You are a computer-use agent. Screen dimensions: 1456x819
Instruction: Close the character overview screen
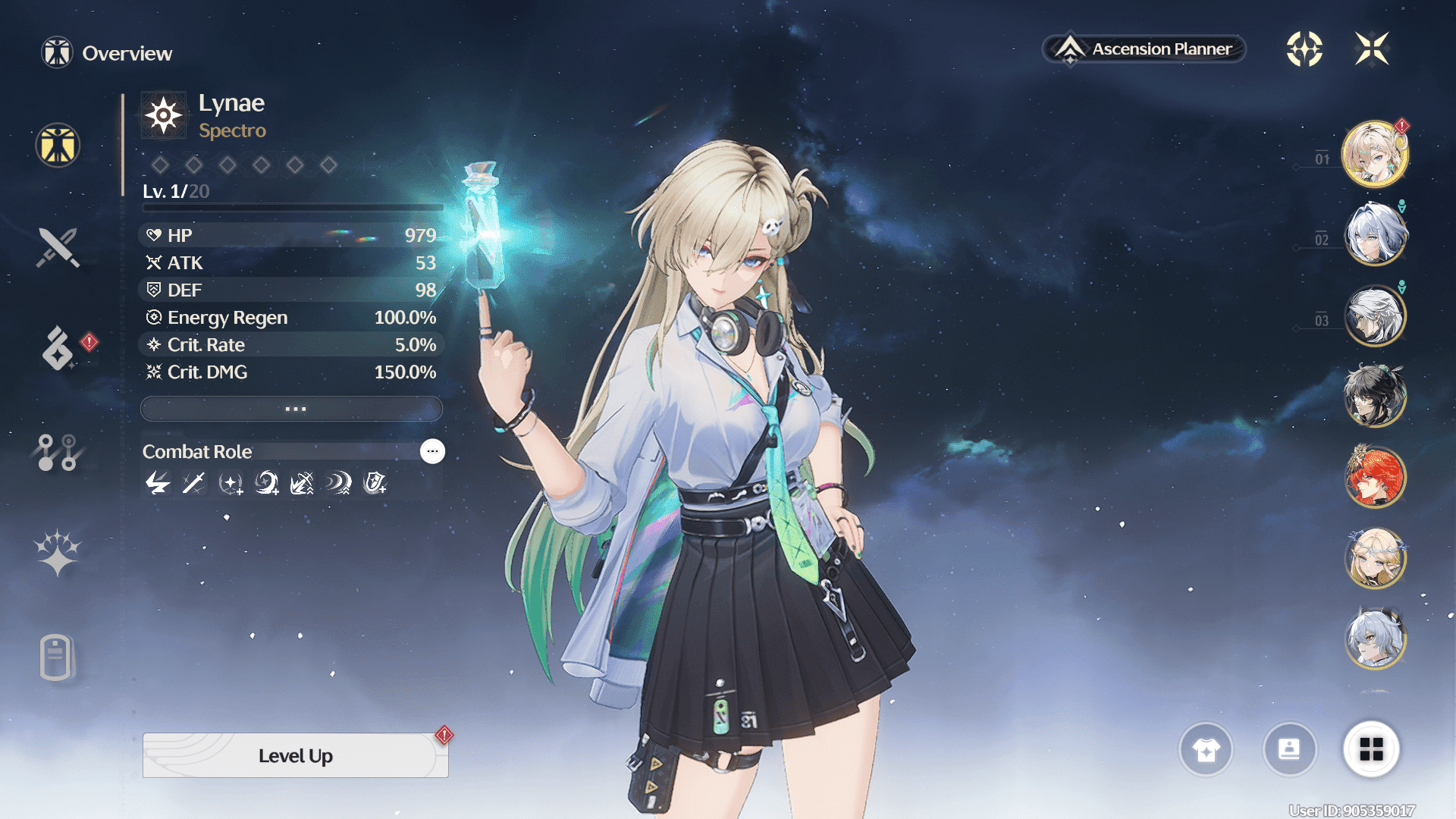[1372, 49]
